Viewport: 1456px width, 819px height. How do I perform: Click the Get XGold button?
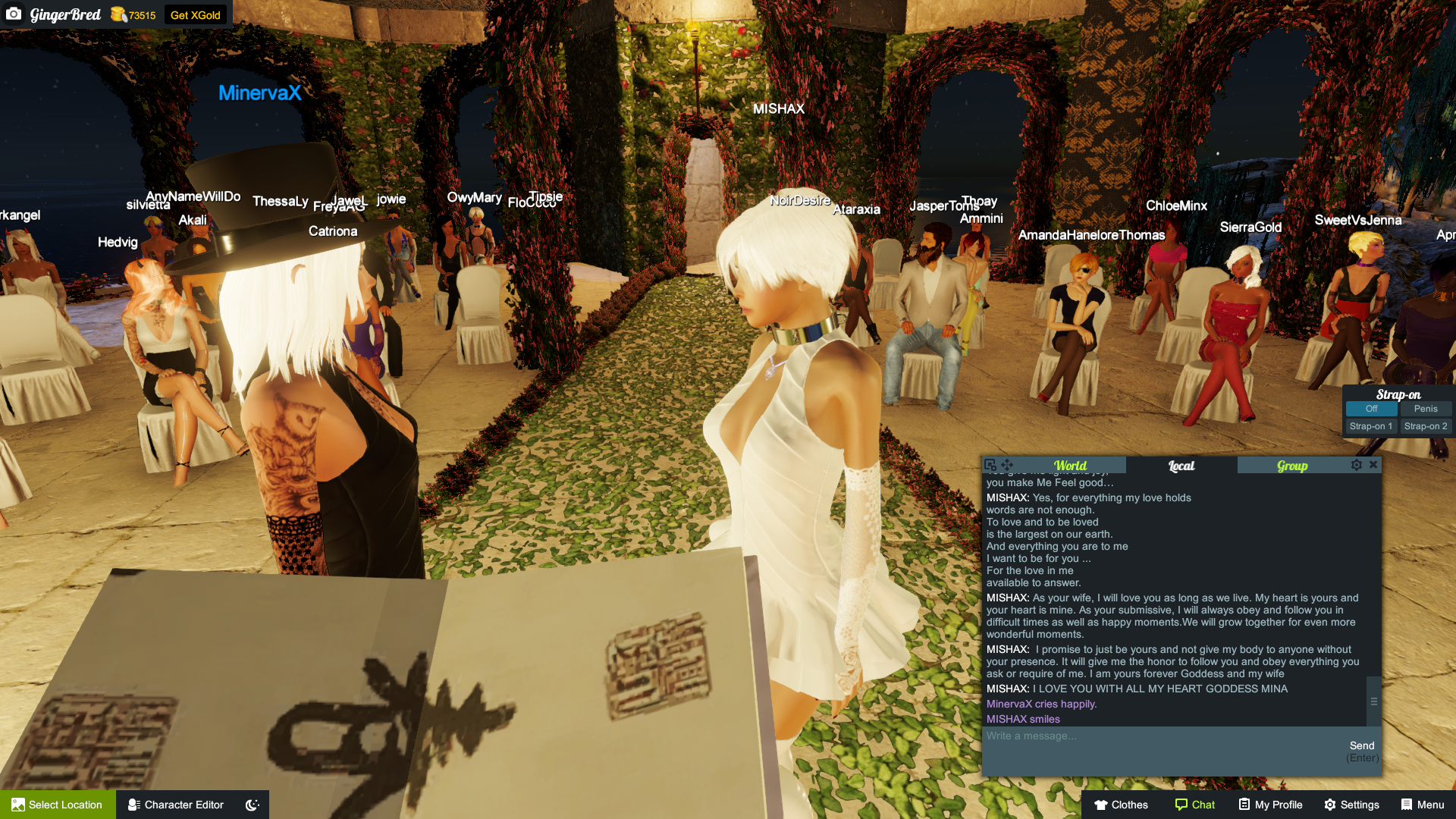coord(195,14)
